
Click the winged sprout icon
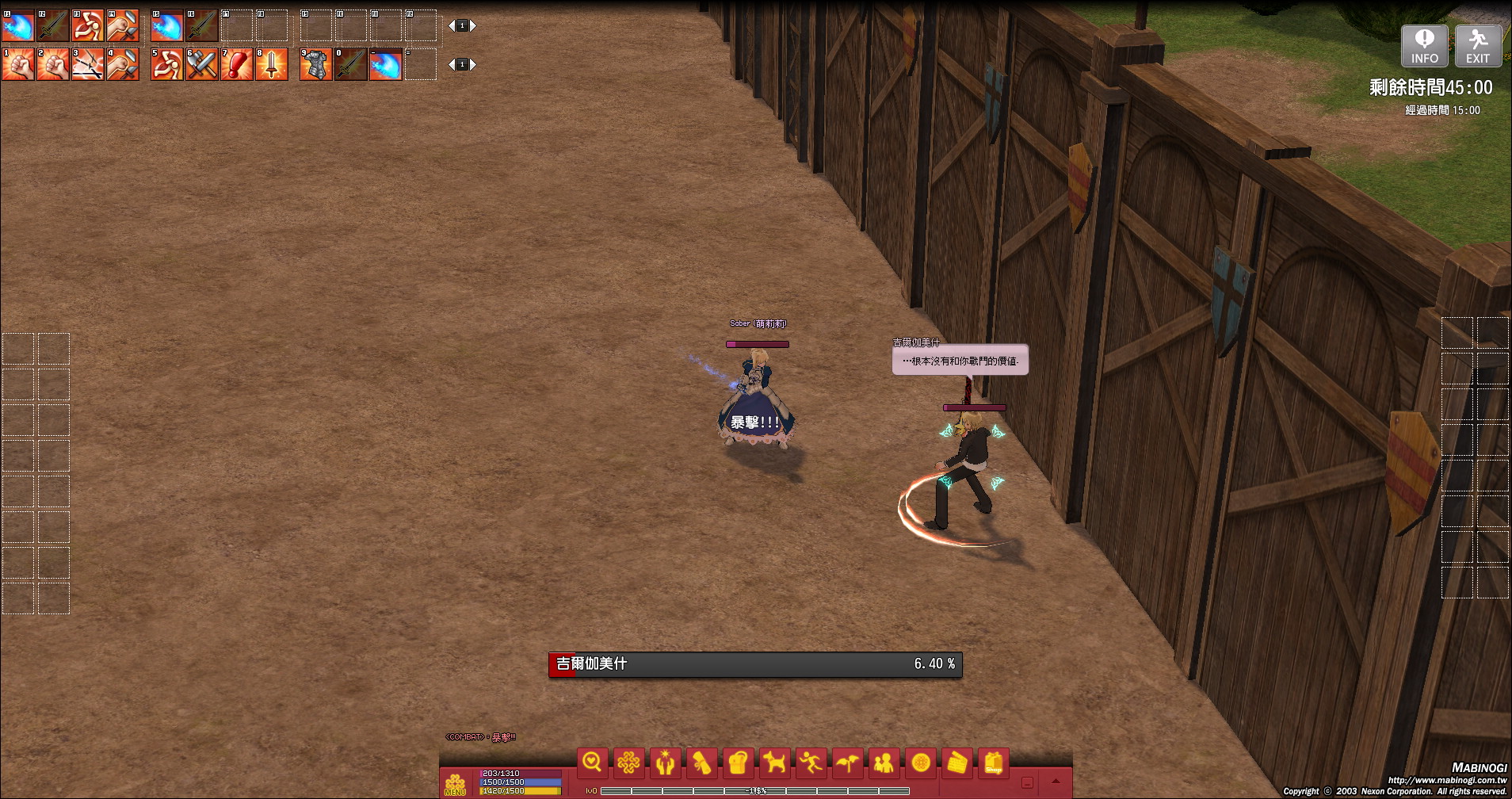847,763
